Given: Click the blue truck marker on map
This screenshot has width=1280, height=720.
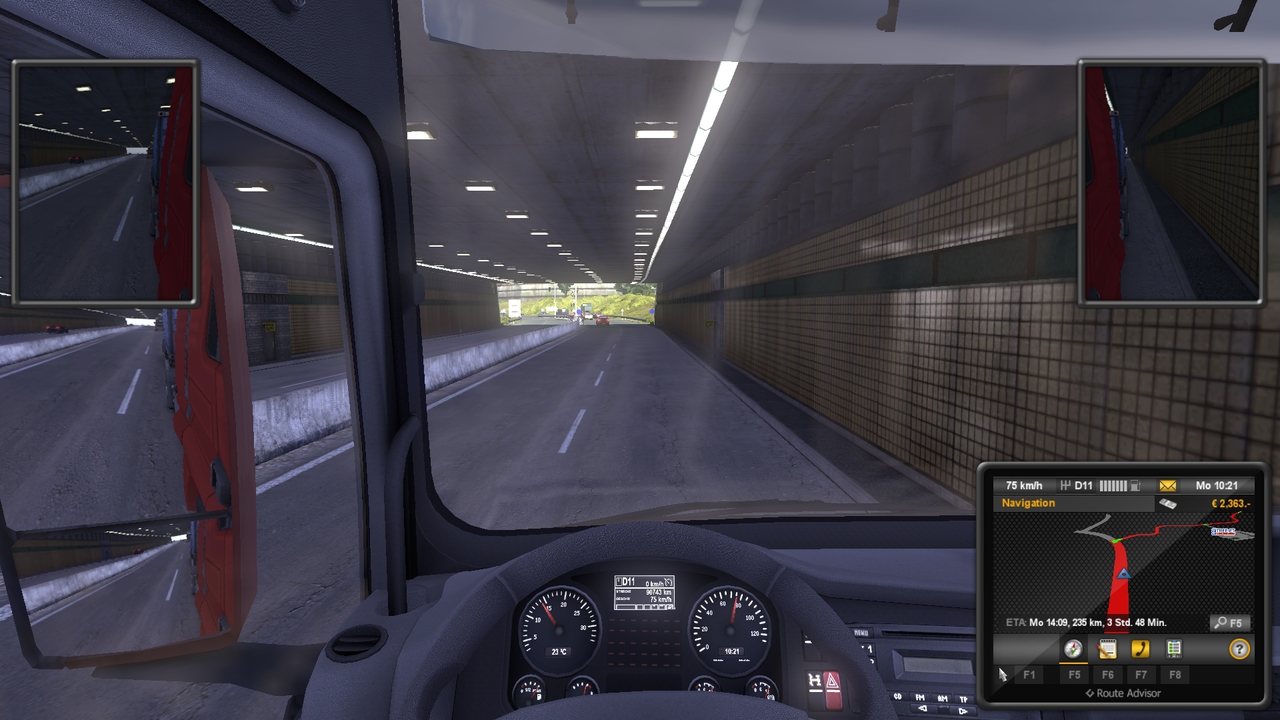Looking at the screenshot, I should point(1124,574).
